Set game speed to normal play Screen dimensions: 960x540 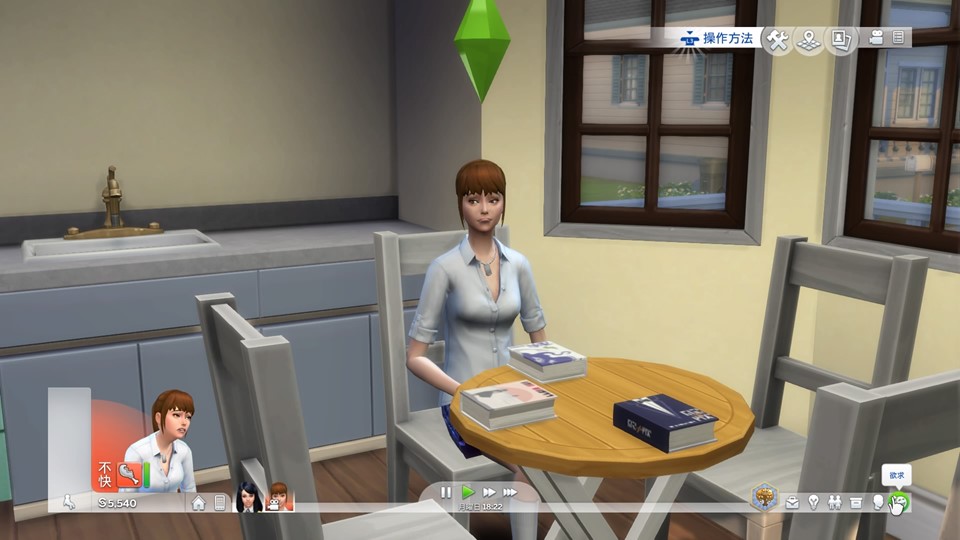click(x=467, y=492)
